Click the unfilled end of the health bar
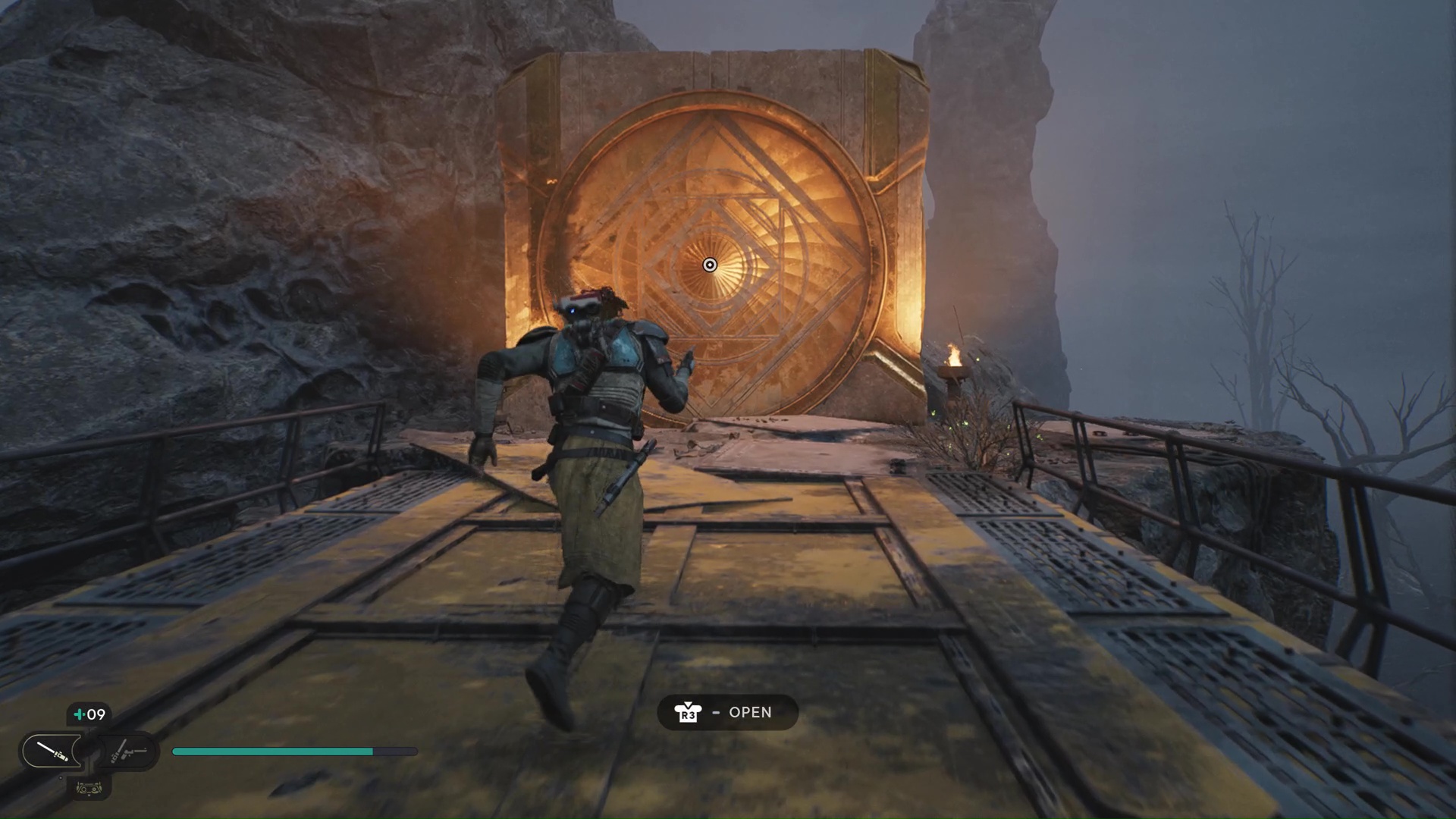Viewport: 1456px width, 819px height. pyautogui.click(x=394, y=752)
